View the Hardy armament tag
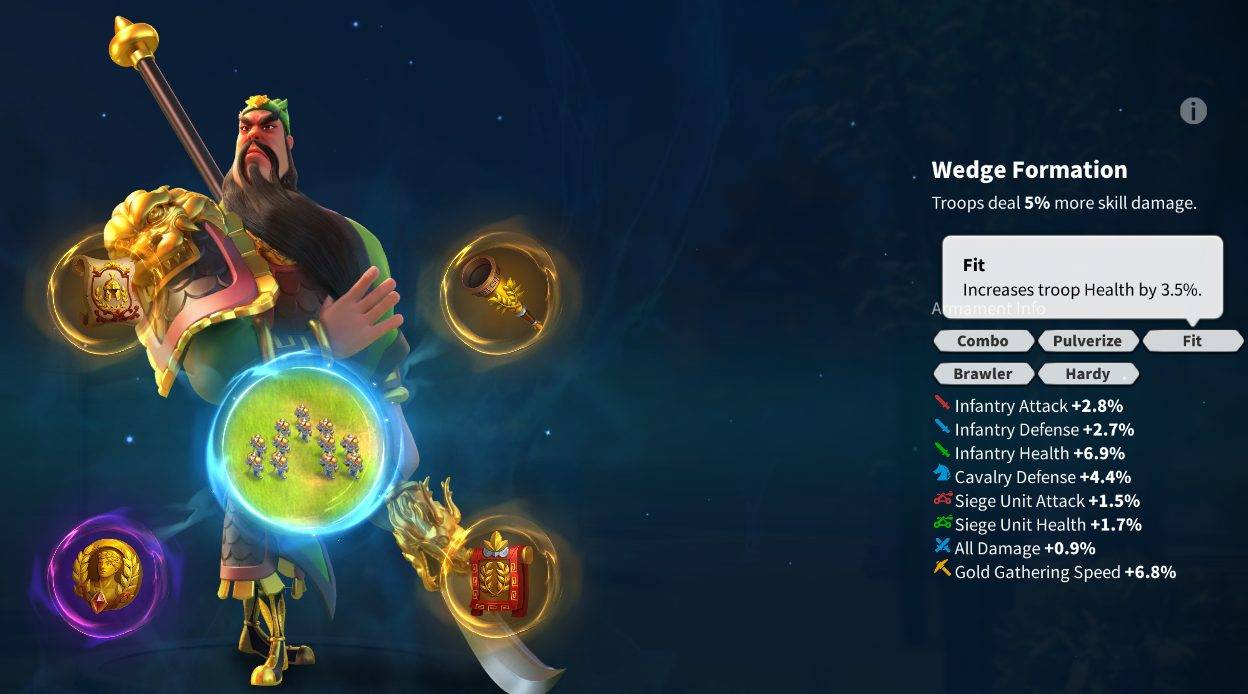Screen dimensions: 1248x694 [x=1087, y=374]
